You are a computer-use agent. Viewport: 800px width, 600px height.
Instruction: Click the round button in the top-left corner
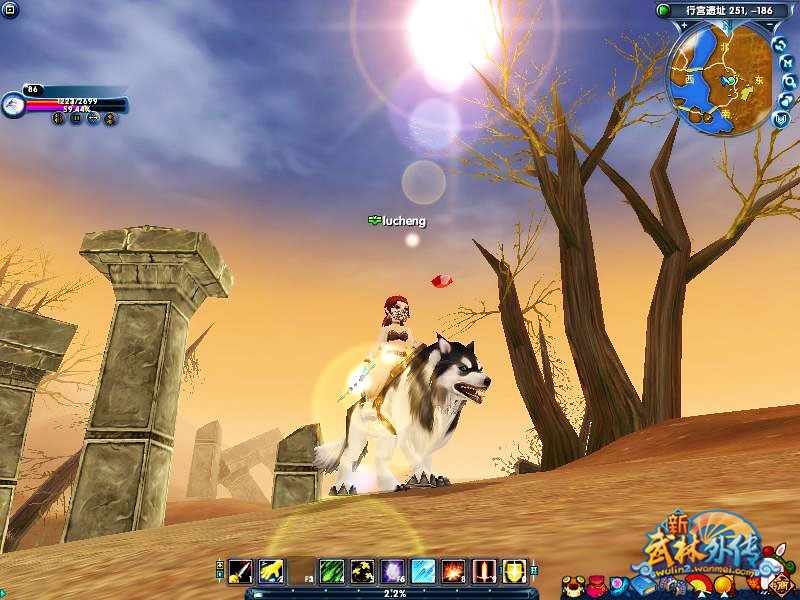(x=9, y=8)
